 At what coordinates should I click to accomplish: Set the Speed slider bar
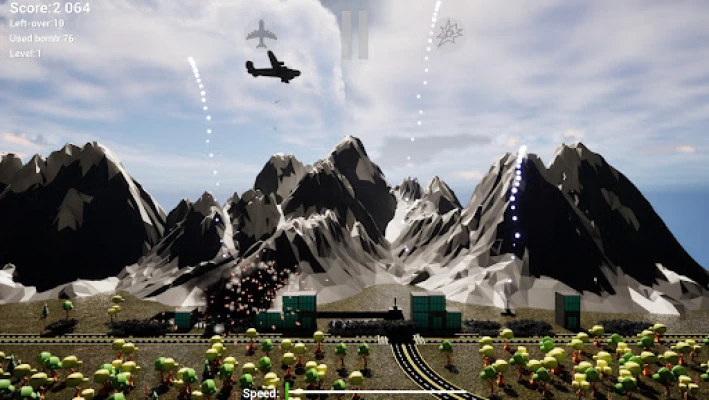pos(375,393)
